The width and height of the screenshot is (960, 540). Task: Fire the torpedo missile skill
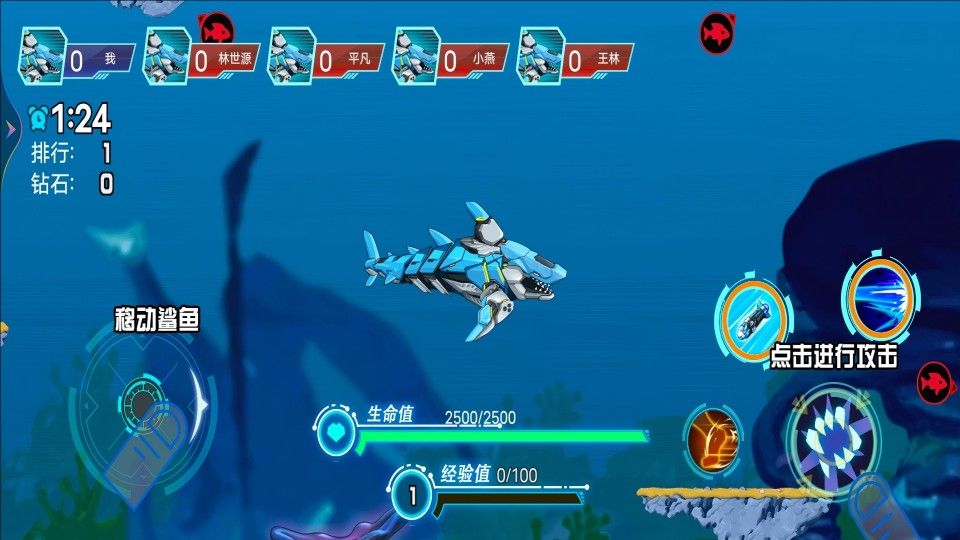755,320
